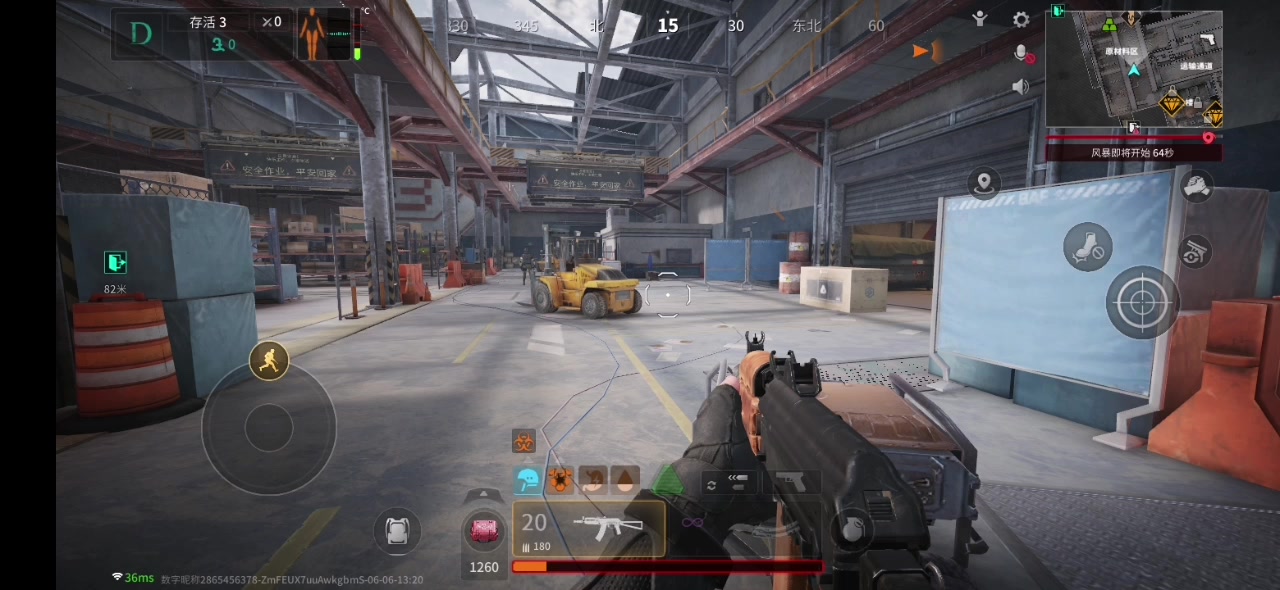
Task: Throw a grenade with the grenade button
Action: click(850, 529)
